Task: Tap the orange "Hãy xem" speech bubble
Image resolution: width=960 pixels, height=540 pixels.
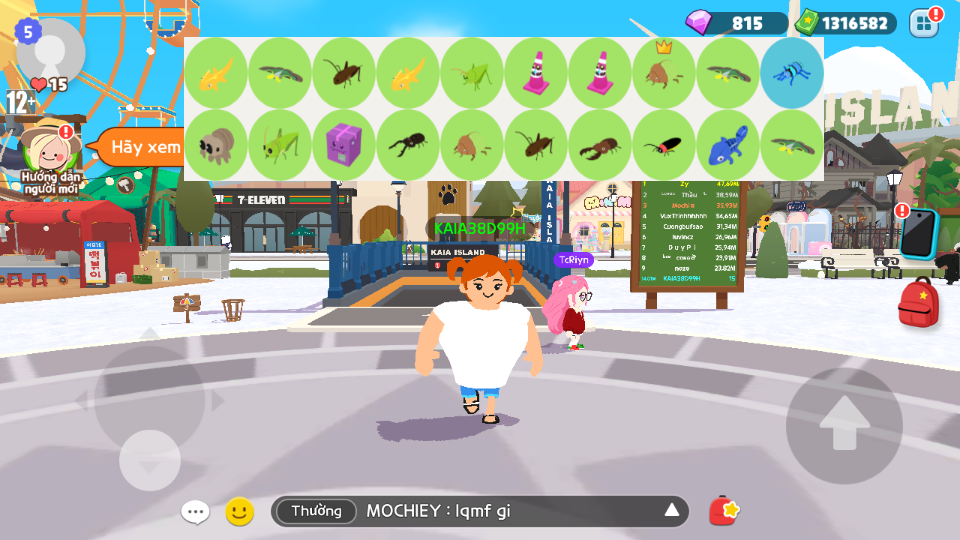Action: click(x=140, y=147)
